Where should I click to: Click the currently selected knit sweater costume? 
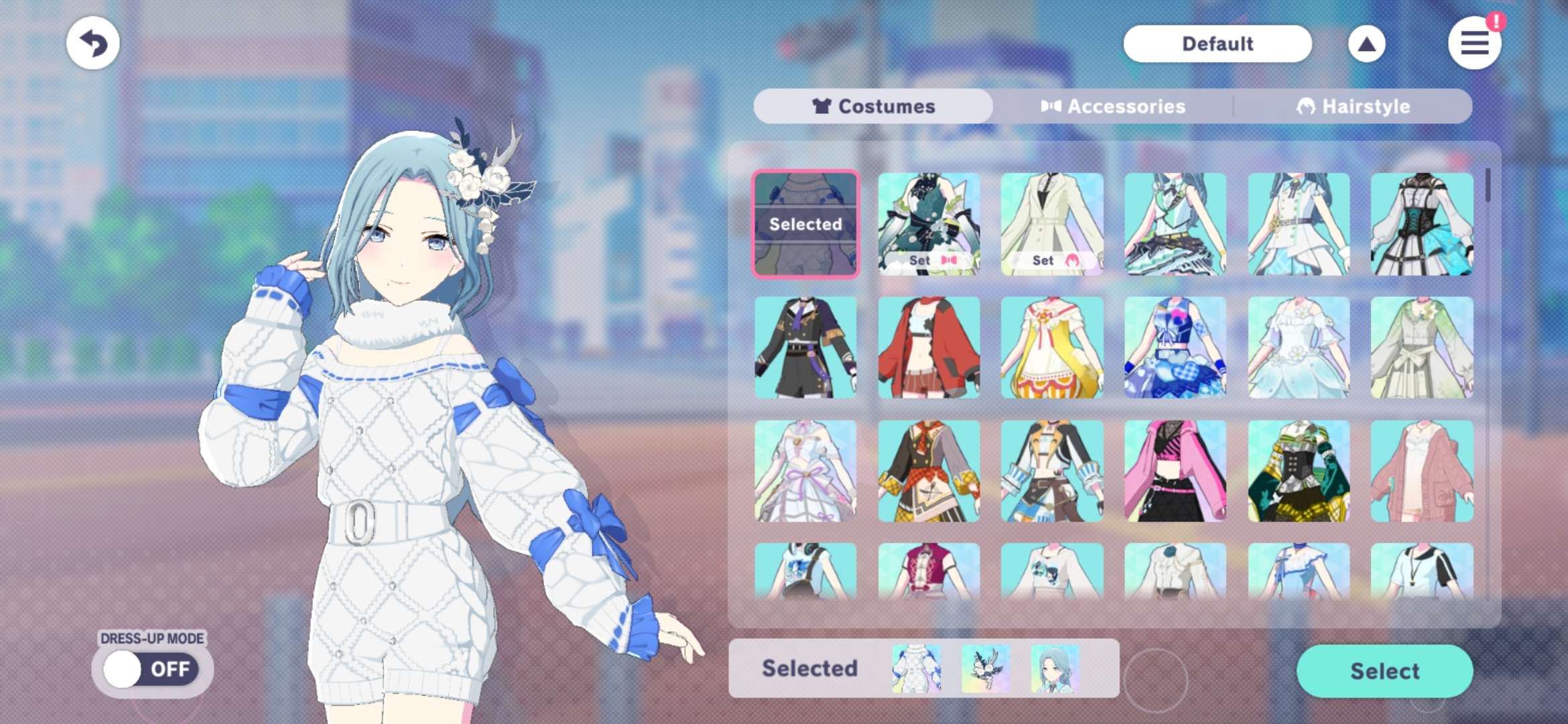(x=805, y=224)
